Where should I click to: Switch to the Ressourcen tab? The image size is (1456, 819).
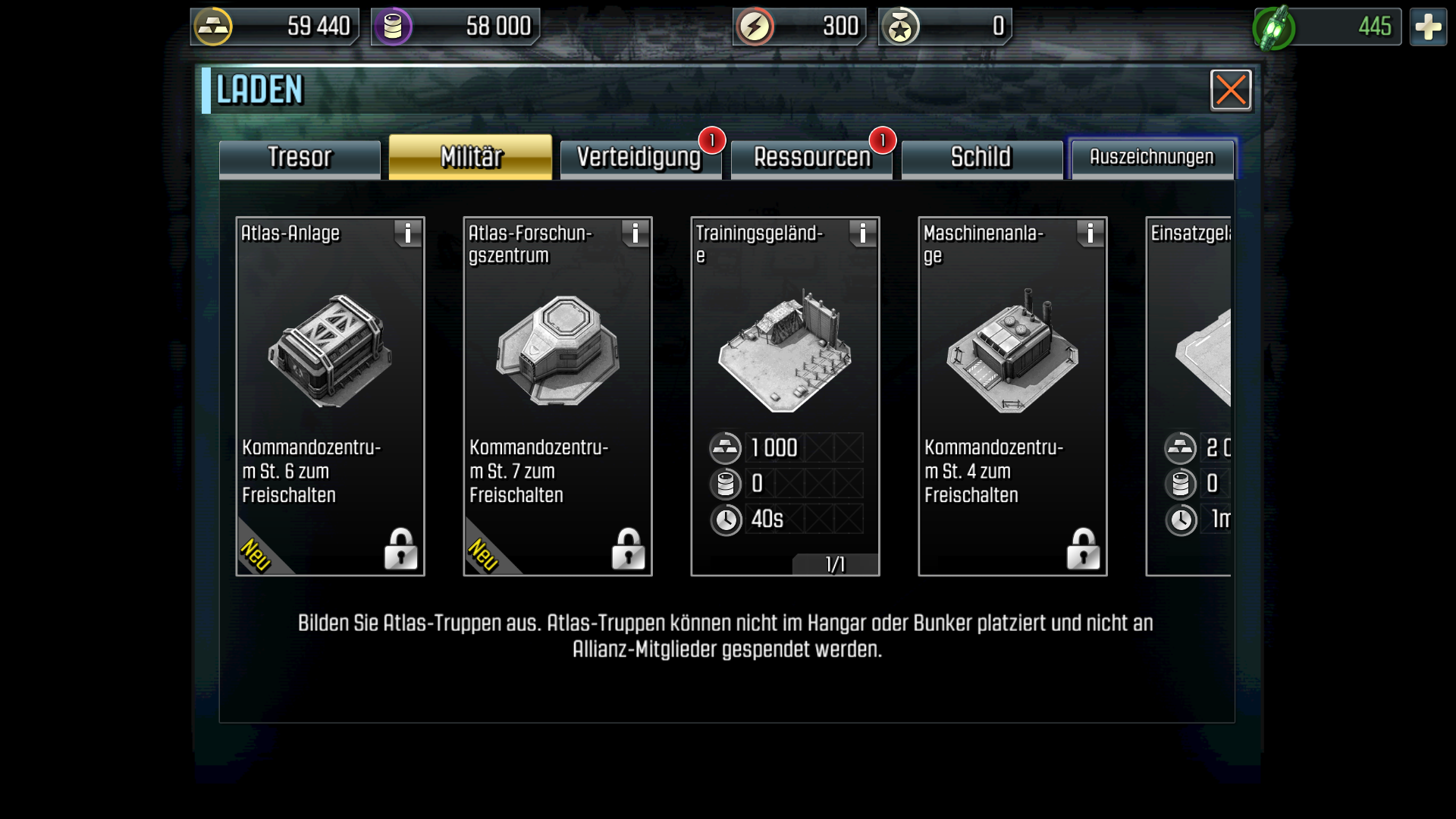[x=811, y=158]
